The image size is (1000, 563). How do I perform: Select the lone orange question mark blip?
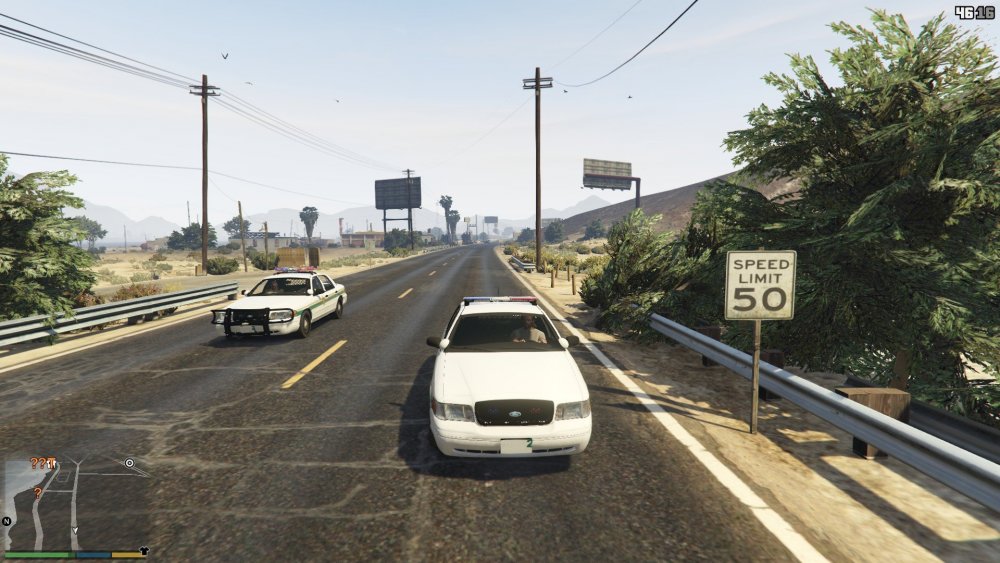(x=38, y=493)
